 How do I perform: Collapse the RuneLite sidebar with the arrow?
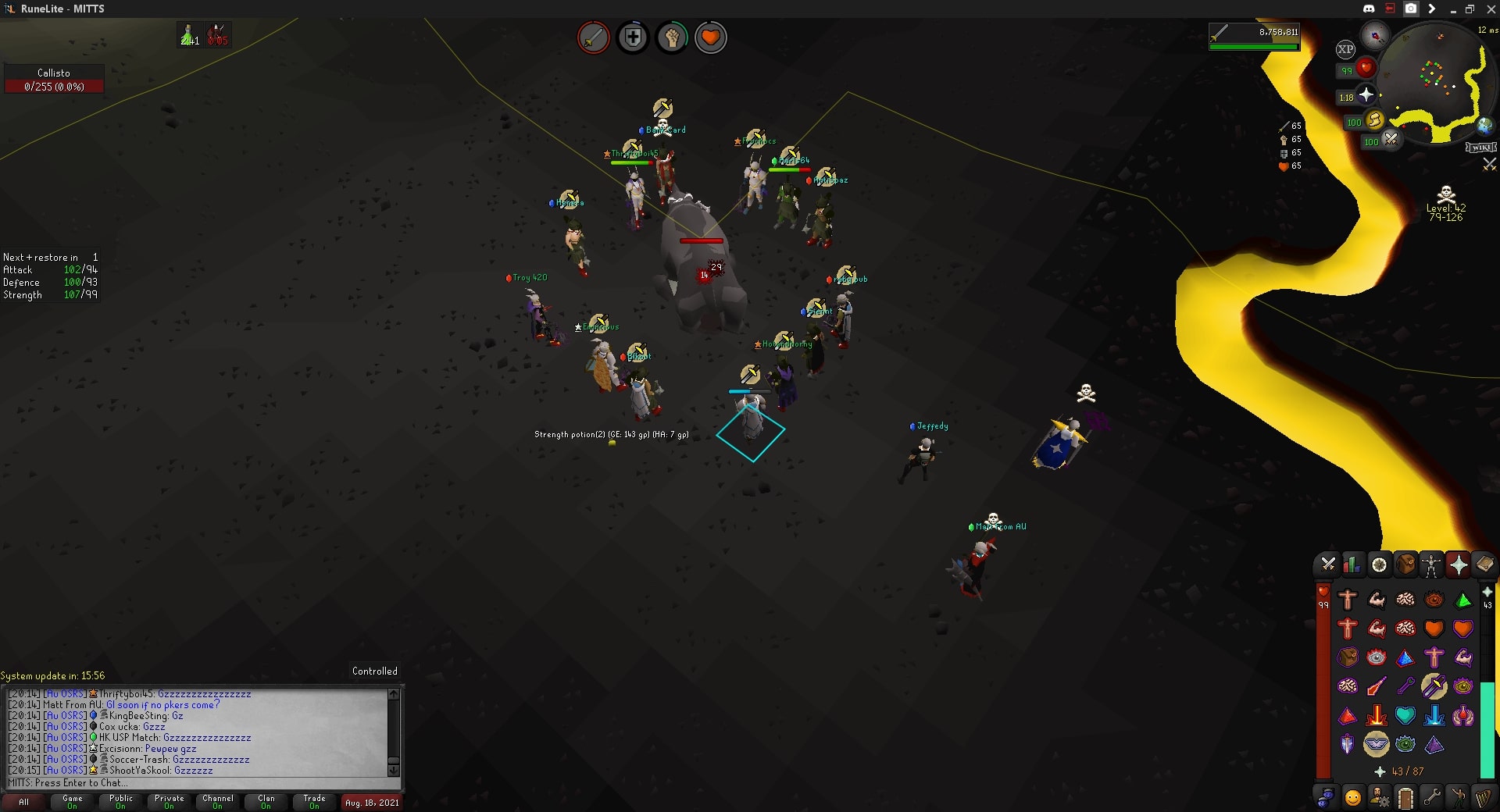[x=1432, y=9]
